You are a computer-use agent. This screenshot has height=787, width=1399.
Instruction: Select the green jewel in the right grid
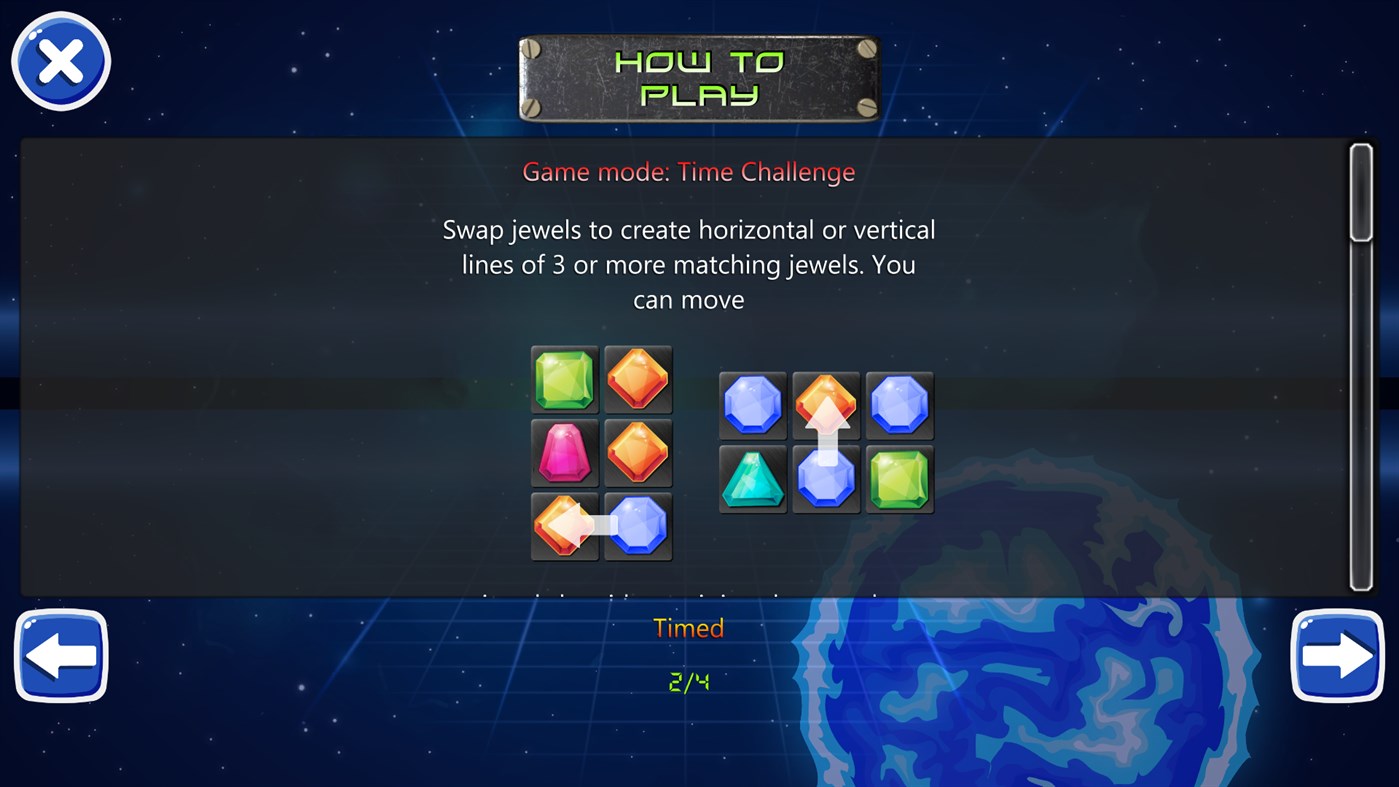tap(899, 478)
